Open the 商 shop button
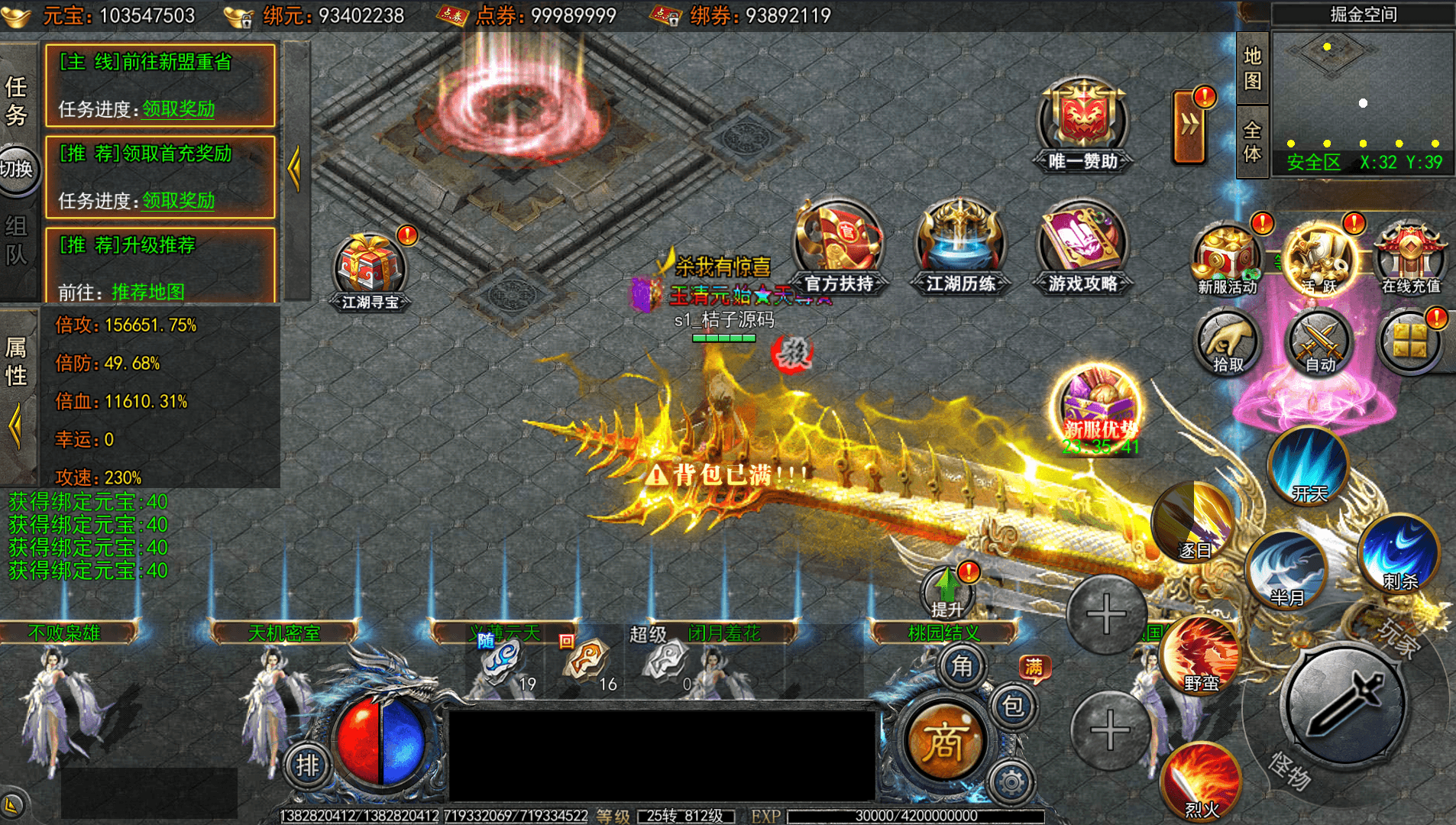The width and height of the screenshot is (1456, 825). (944, 741)
